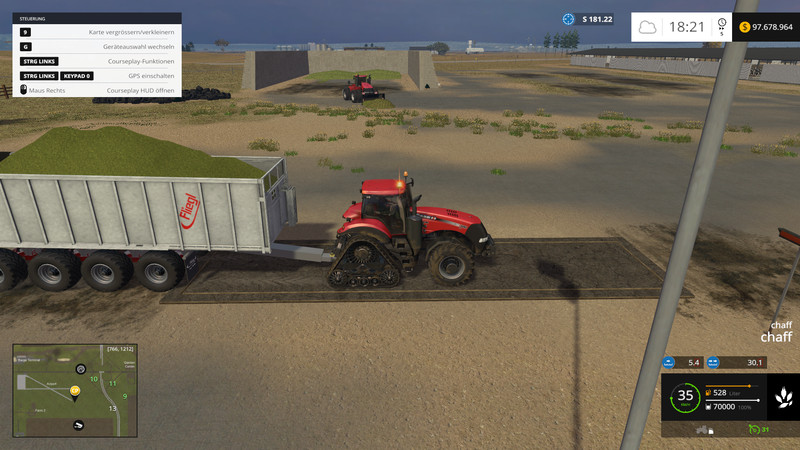This screenshot has height=450, width=800.
Task: Click field number 13 on the minimap
Action: point(113,408)
